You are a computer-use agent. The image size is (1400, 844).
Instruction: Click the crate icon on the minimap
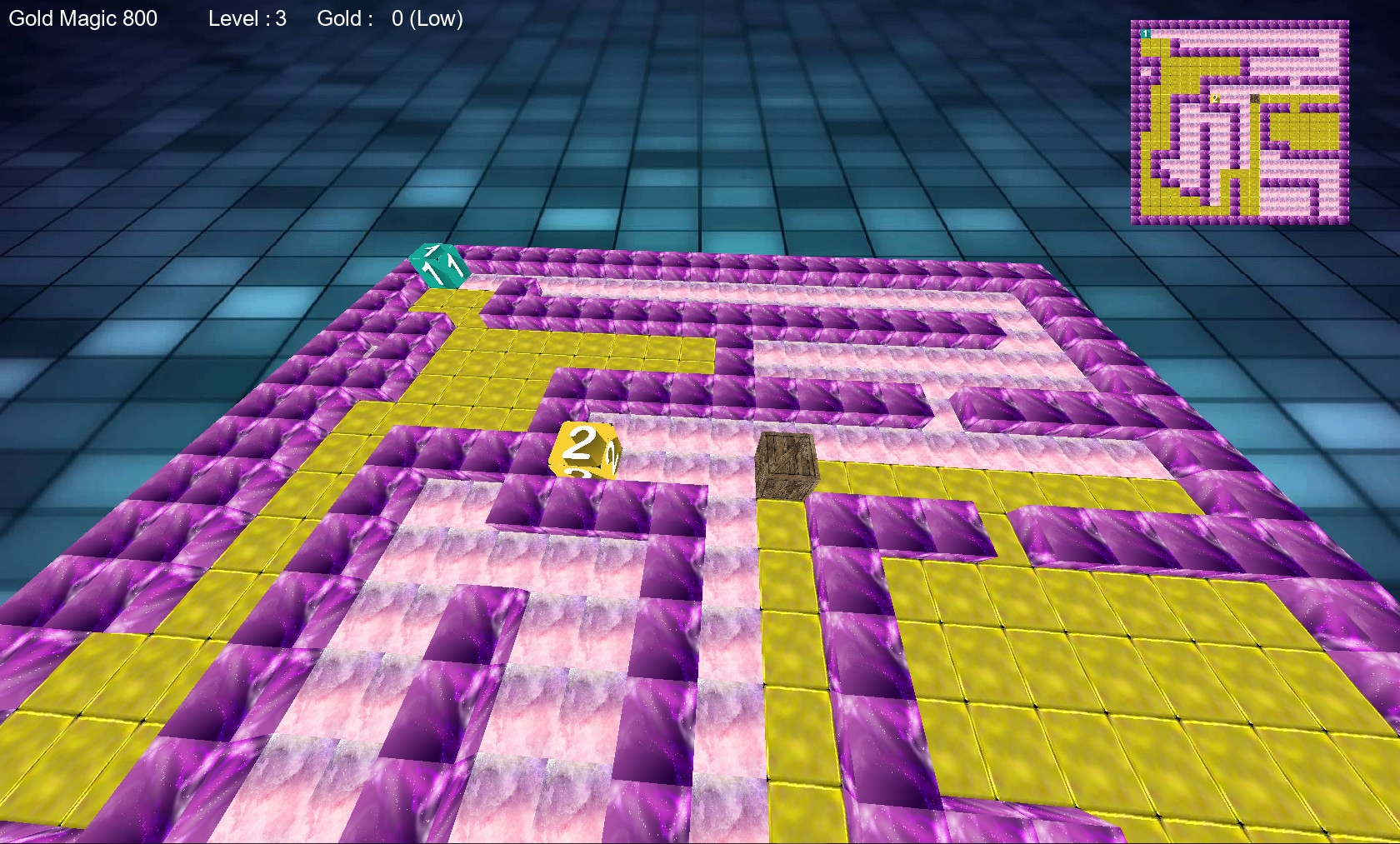tap(1255, 98)
